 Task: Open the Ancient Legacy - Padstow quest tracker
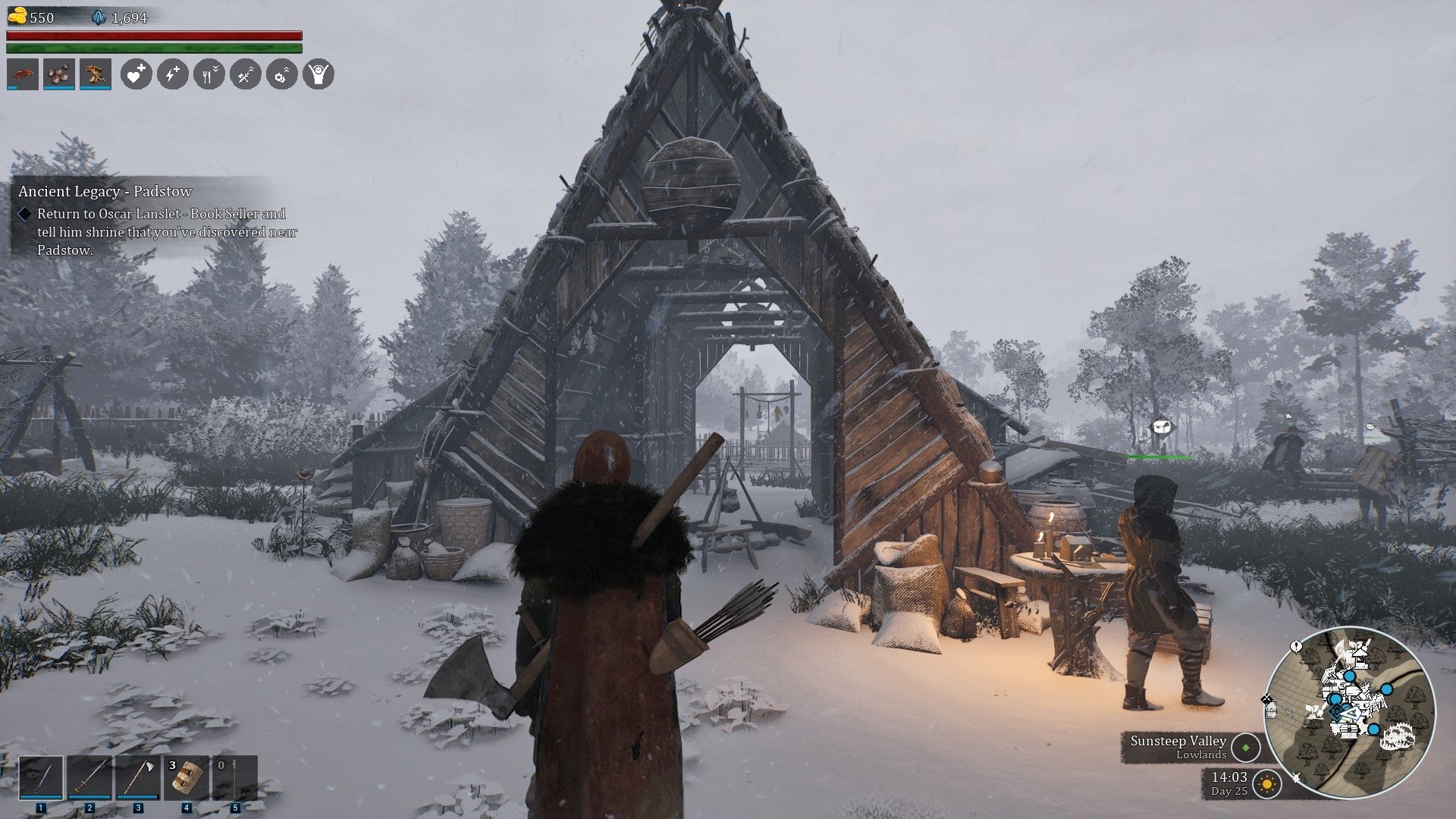coord(105,191)
